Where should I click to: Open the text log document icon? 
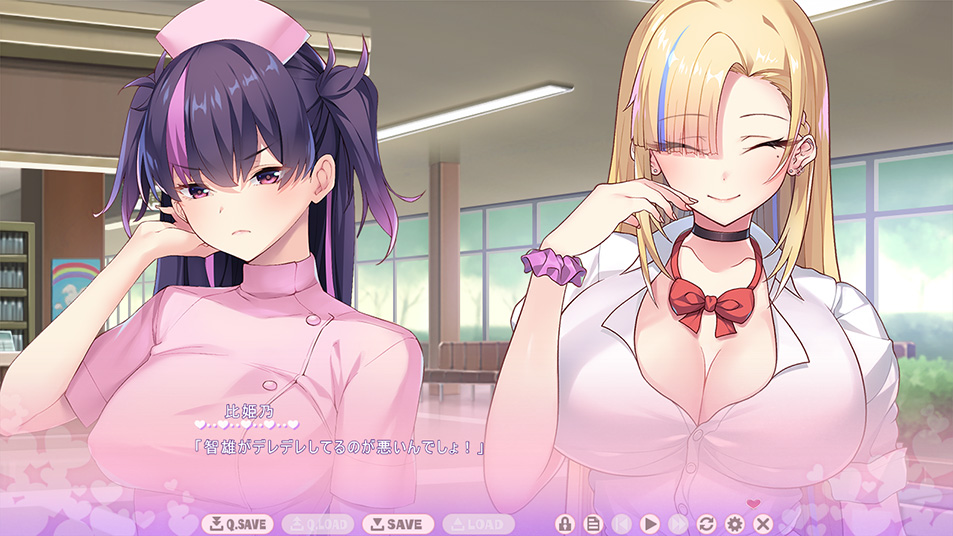pos(592,524)
